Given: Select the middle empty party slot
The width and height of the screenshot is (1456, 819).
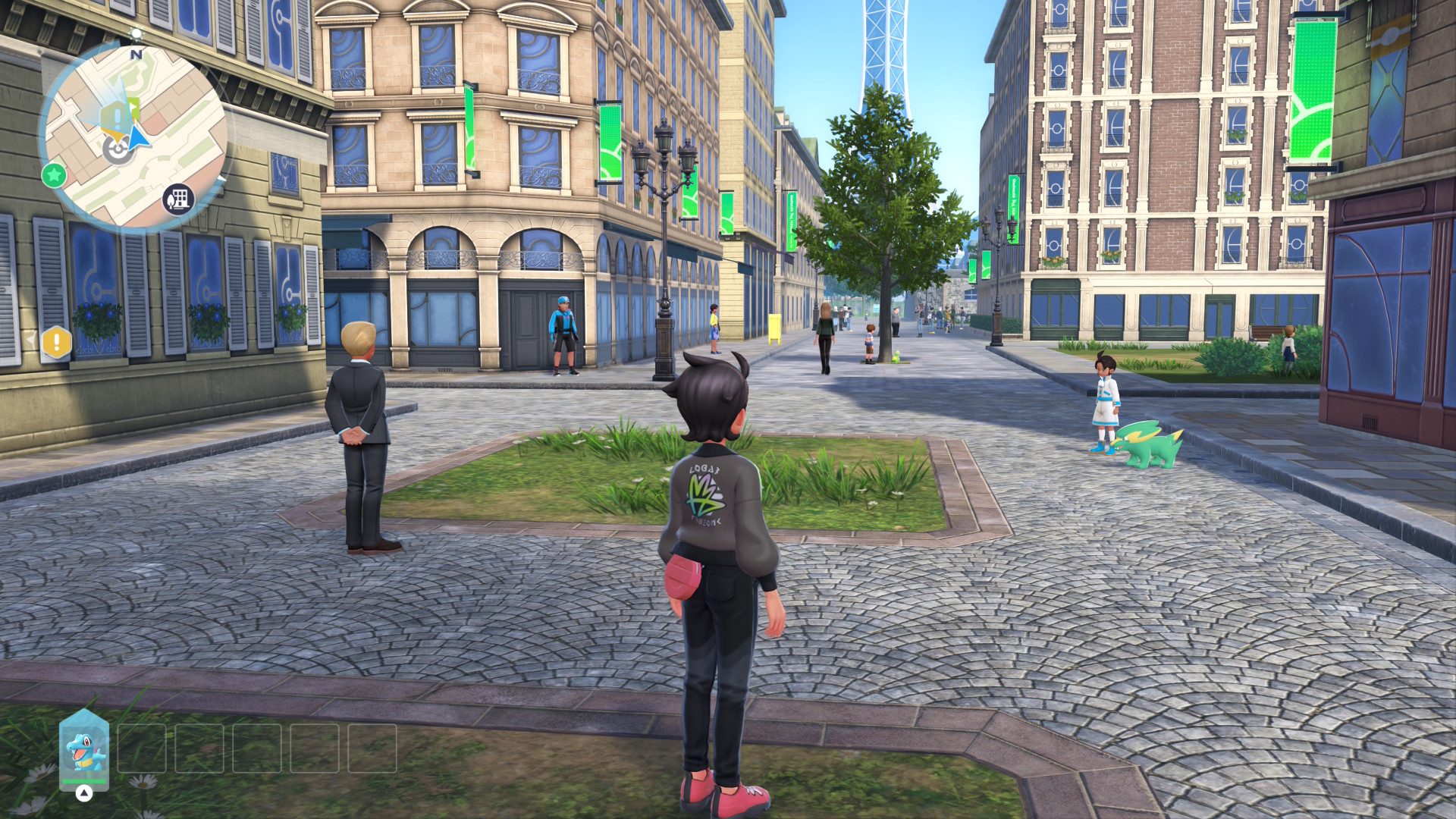Looking at the screenshot, I should pyautogui.click(x=258, y=746).
